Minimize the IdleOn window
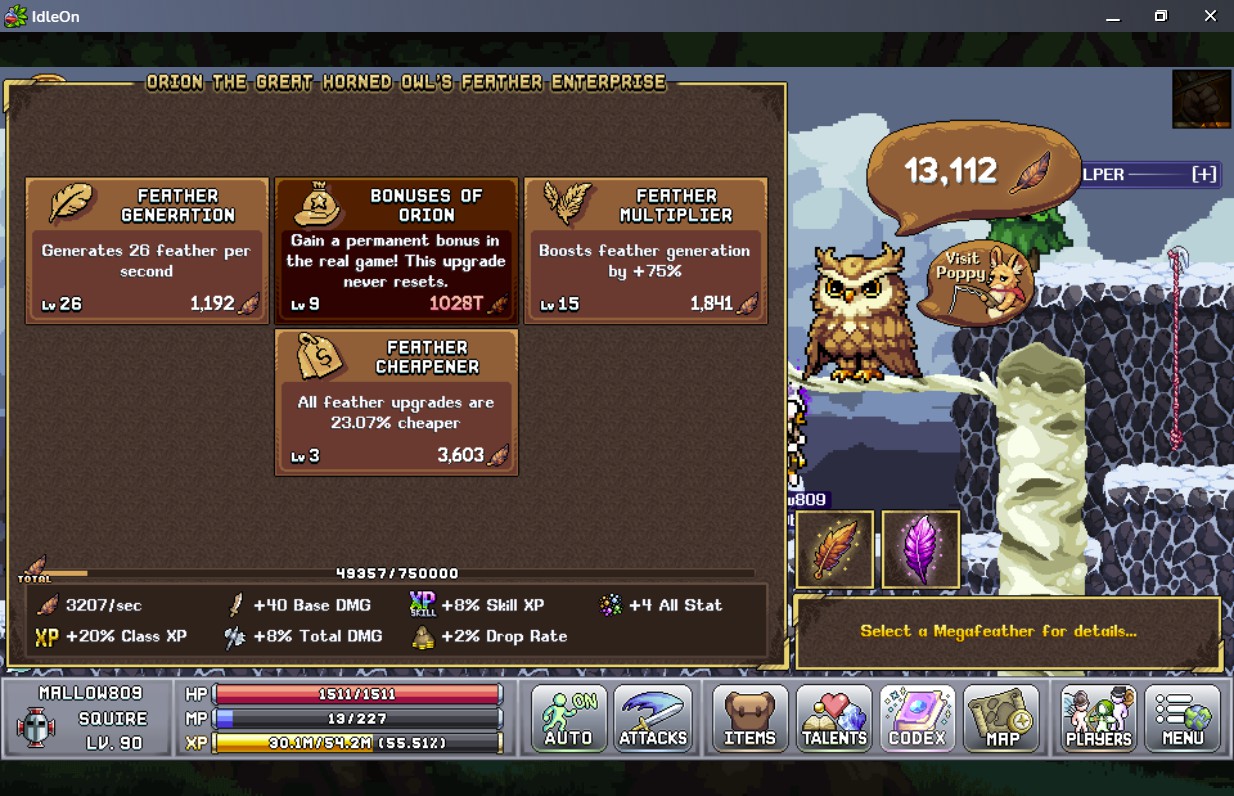This screenshot has width=1234, height=796. pos(1112,16)
